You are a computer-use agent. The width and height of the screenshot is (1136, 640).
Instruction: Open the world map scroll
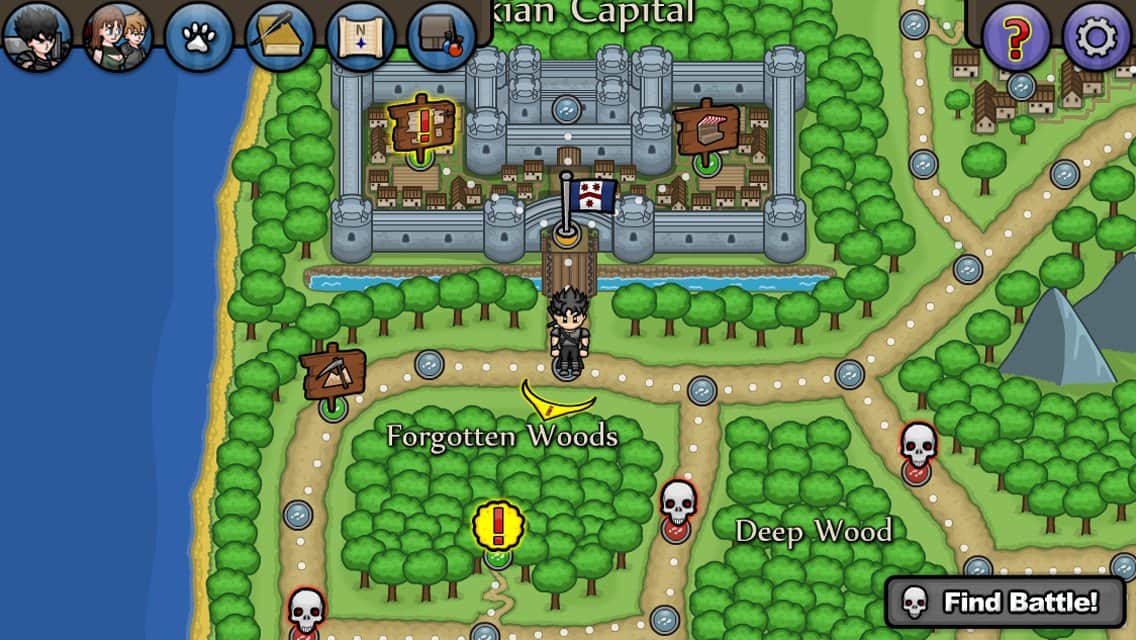[361, 37]
